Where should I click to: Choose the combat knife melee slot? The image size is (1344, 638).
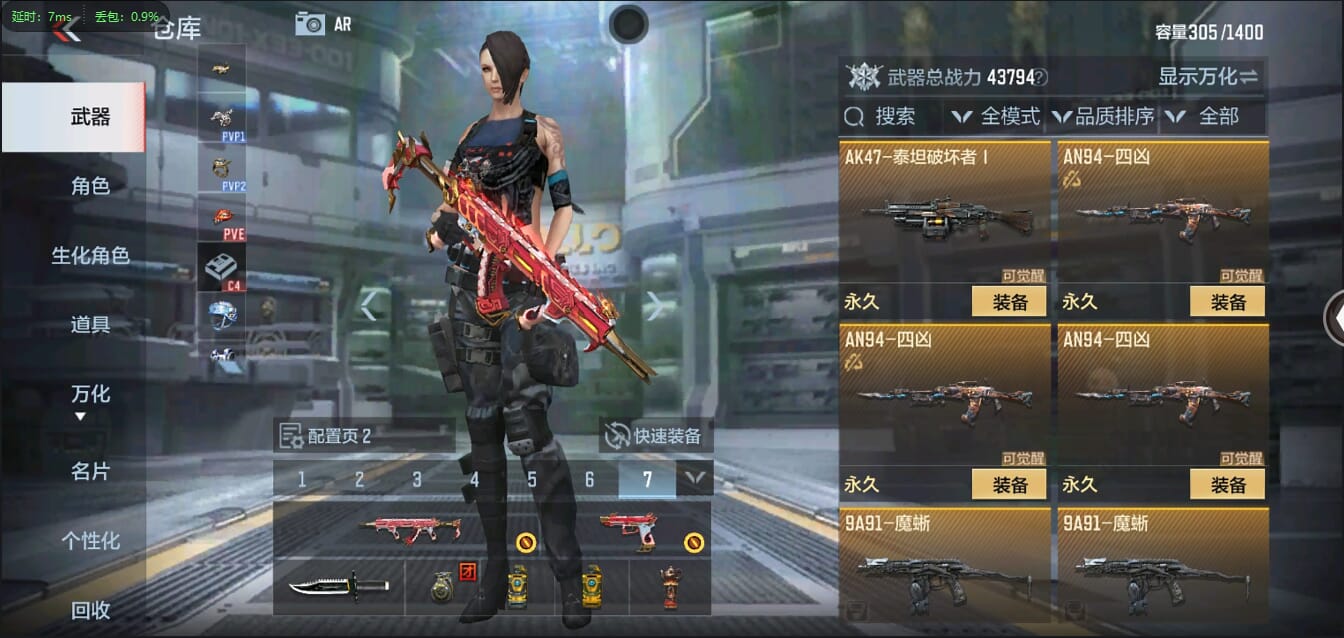coord(338,586)
